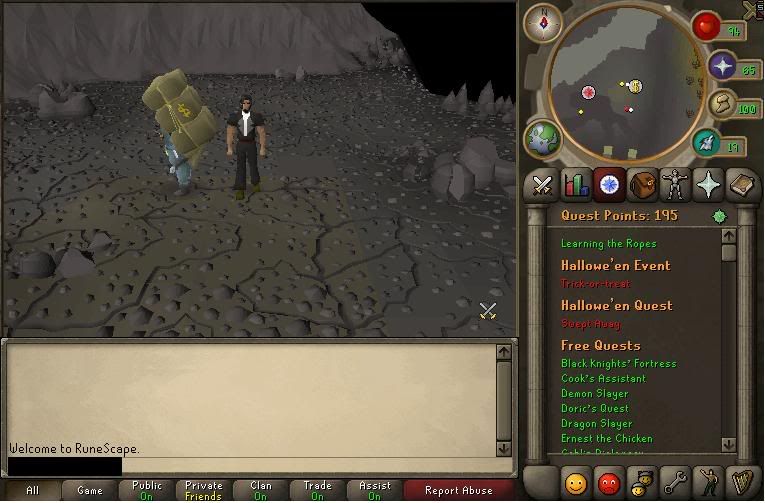This screenshot has height=503, width=765.
Task: Open the Skills bar-chart tab
Action: [x=576, y=184]
